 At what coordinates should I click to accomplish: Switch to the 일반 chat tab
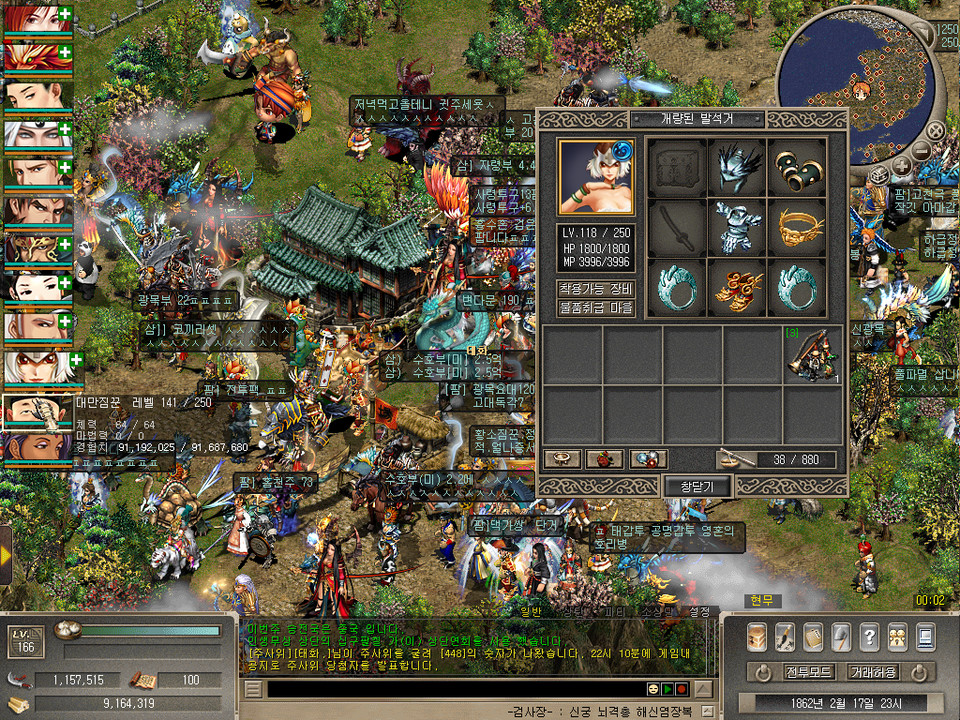pyautogui.click(x=531, y=611)
